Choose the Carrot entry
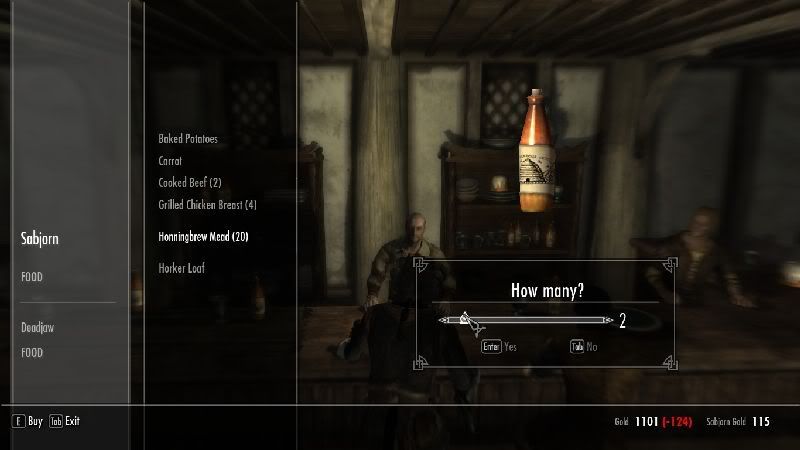 point(170,160)
